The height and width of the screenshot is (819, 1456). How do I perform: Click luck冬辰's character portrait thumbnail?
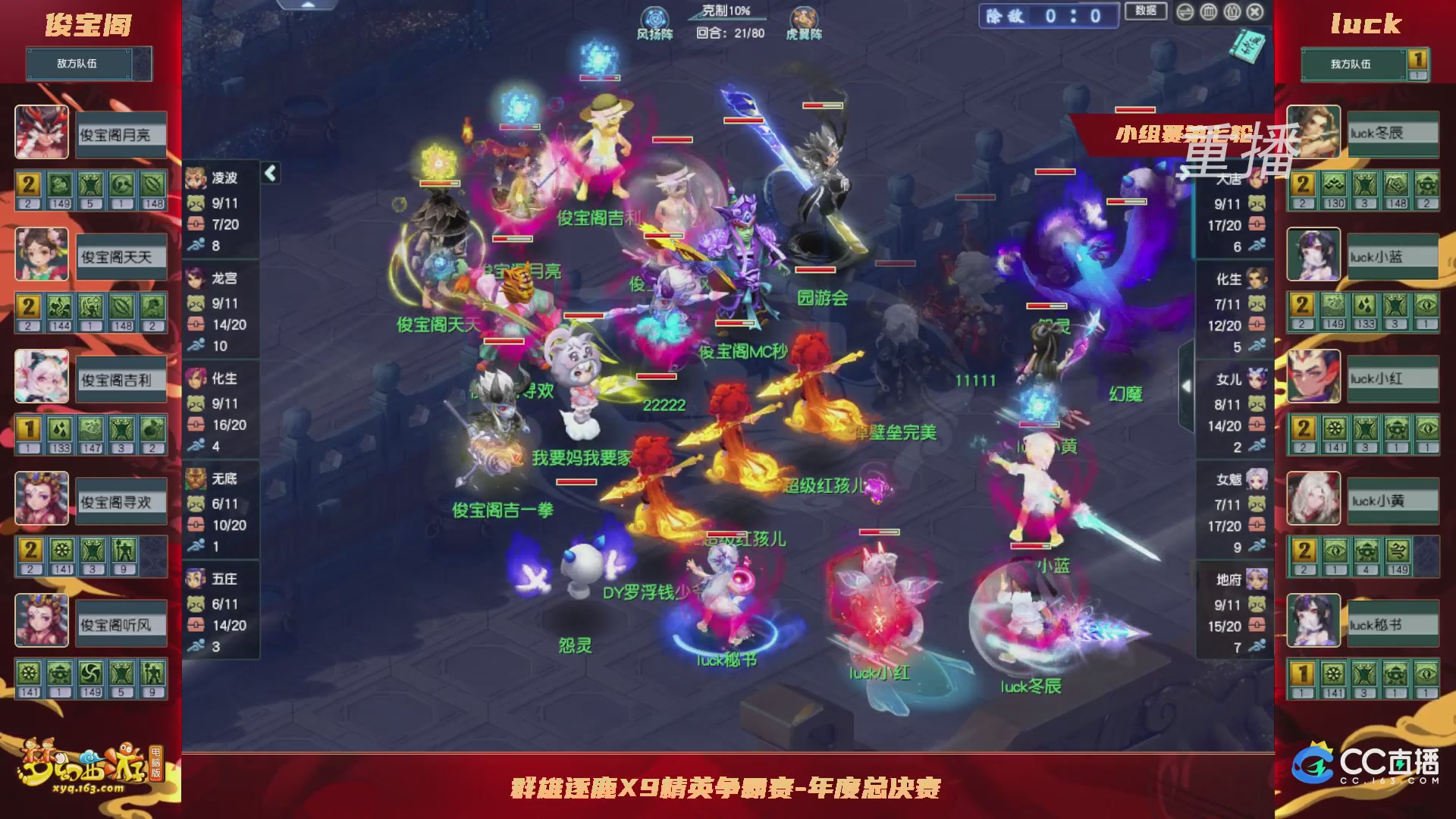(1313, 133)
